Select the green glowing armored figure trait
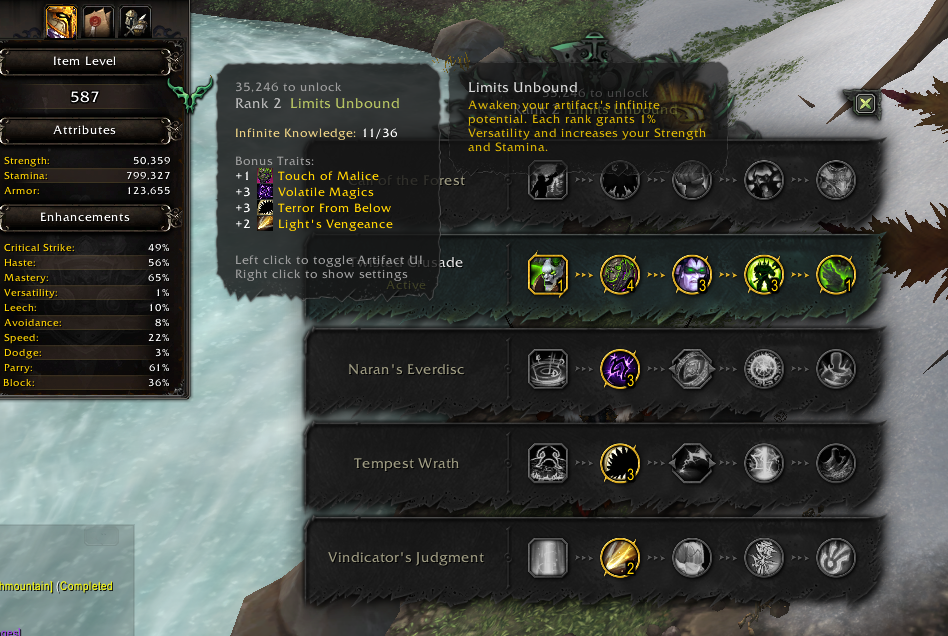This screenshot has width=948, height=636. pyautogui.click(x=763, y=273)
